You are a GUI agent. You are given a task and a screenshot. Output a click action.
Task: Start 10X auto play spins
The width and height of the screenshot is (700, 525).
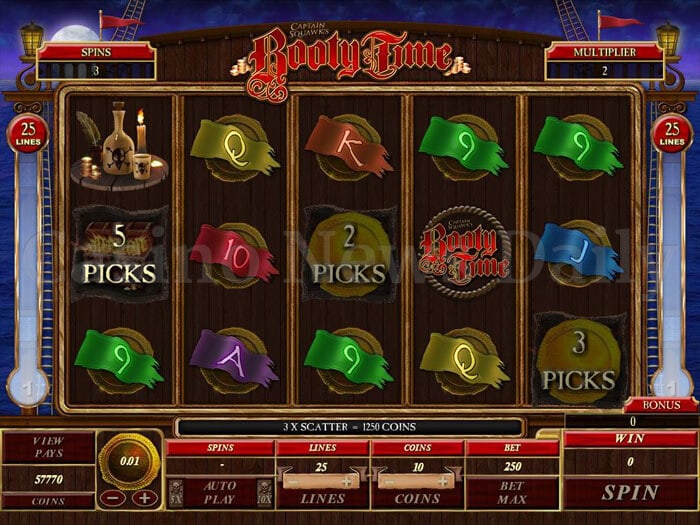pyautogui.click(x=263, y=492)
